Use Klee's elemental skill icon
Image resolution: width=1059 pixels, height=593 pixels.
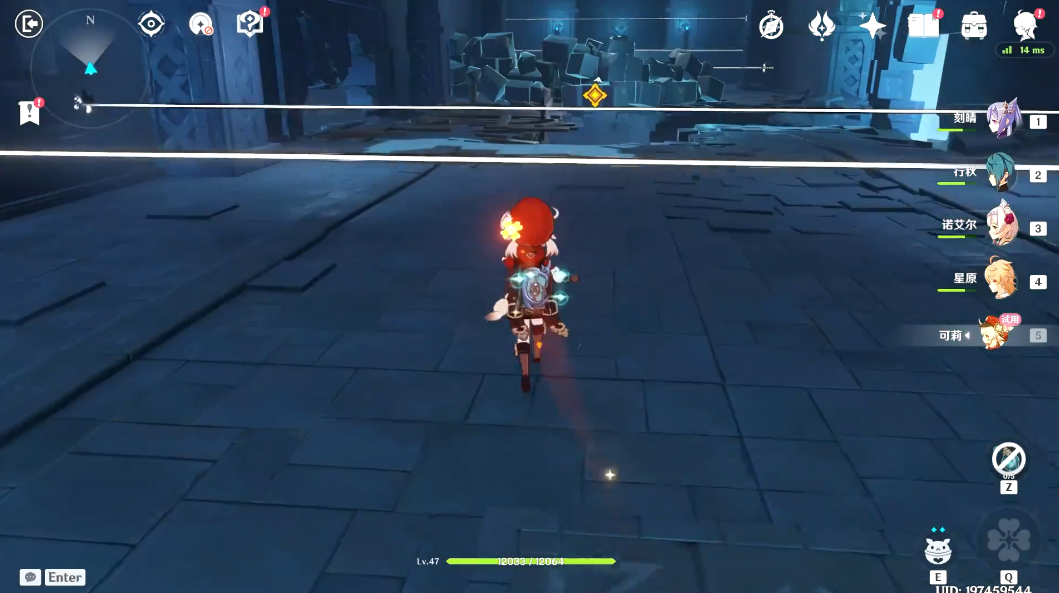938,549
